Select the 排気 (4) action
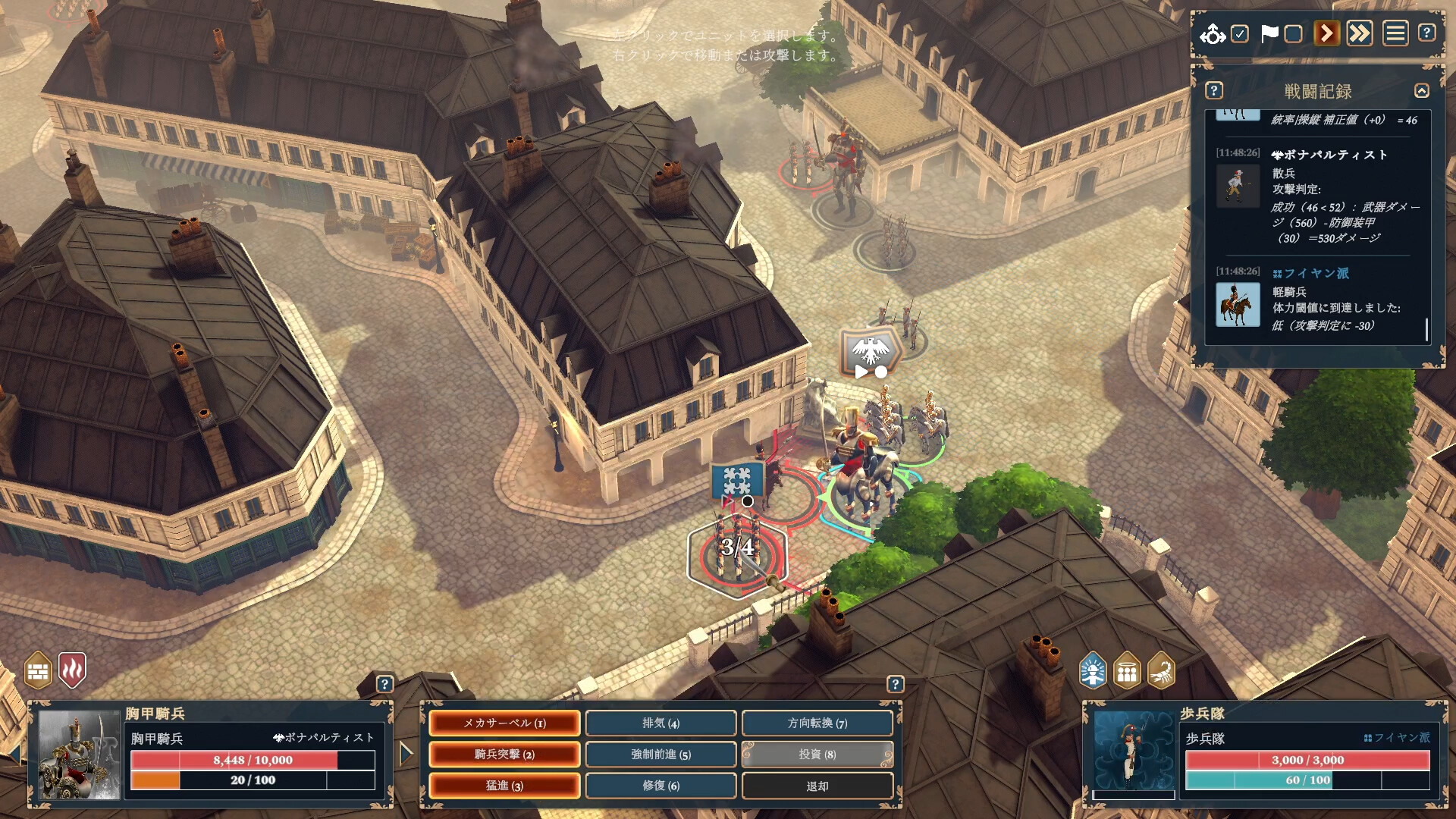This screenshot has width=1456, height=819. (x=661, y=723)
